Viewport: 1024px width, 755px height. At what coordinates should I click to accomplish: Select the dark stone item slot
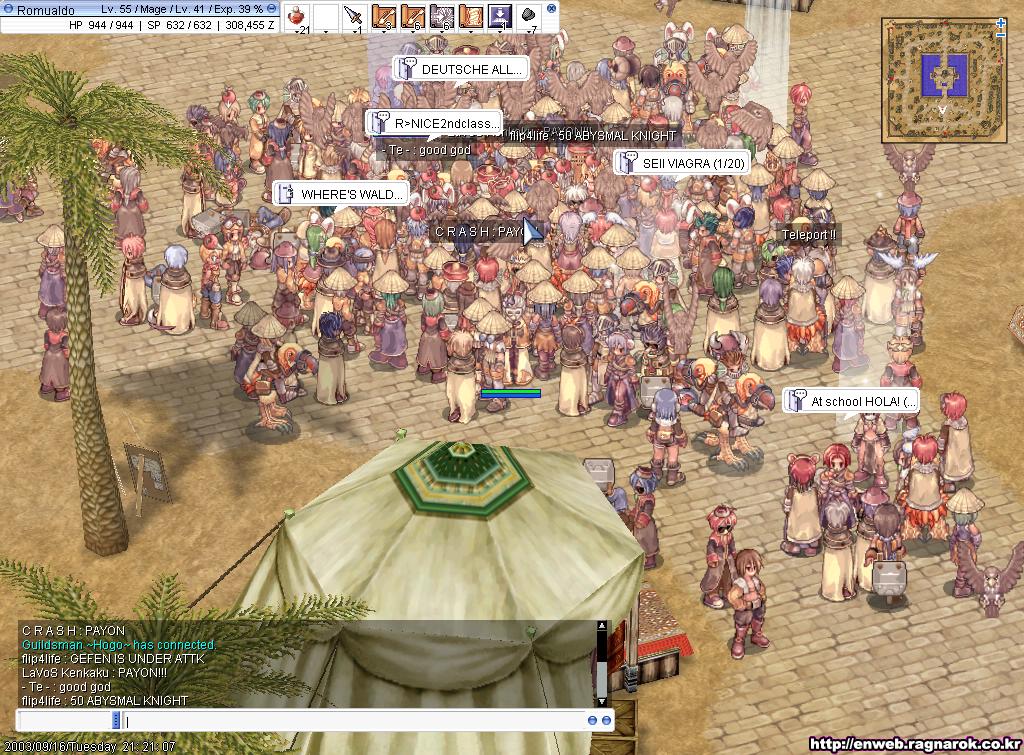click(530, 16)
